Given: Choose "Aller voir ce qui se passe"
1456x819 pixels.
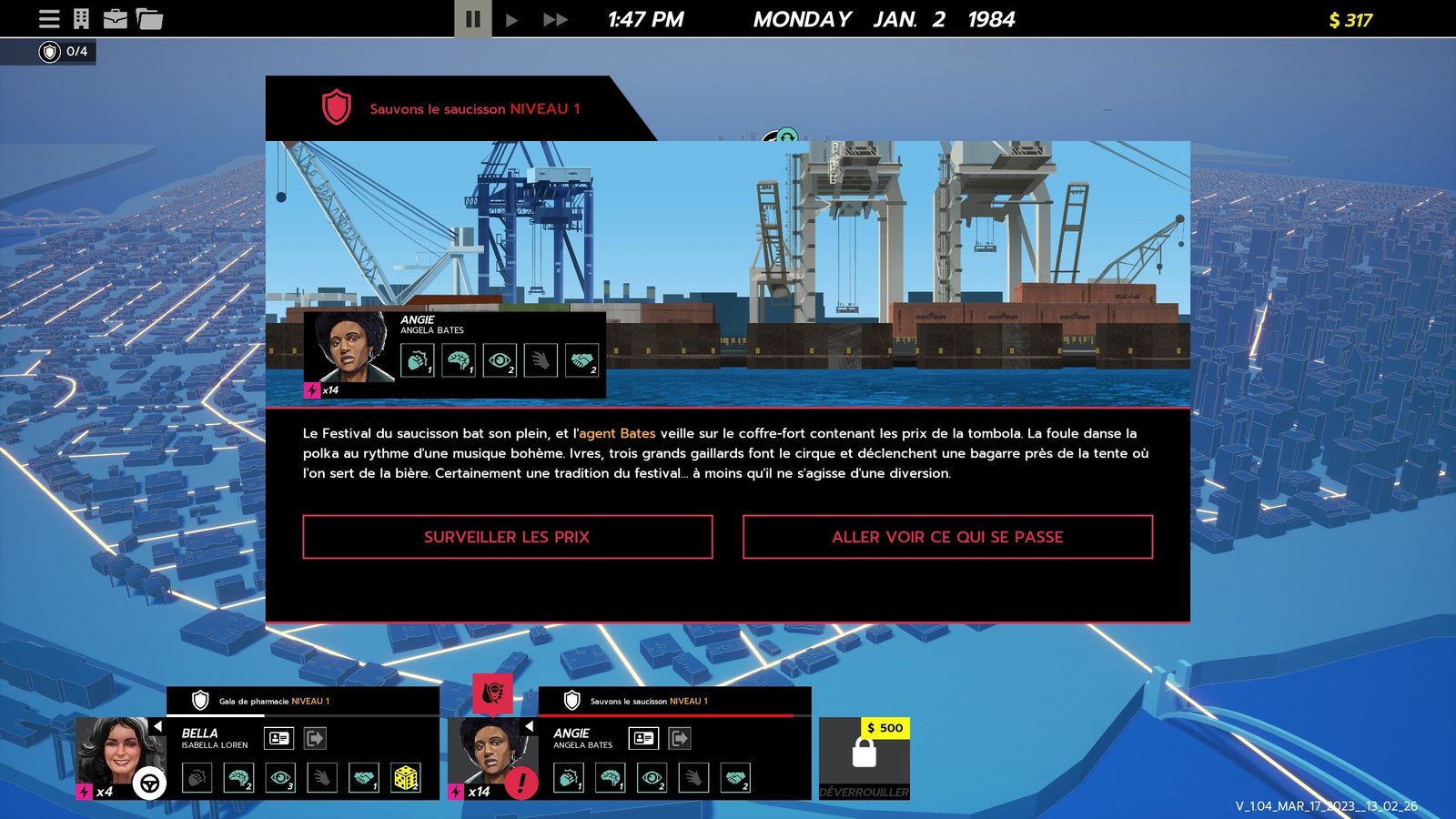Looking at the screenshot, I should 947,537.
